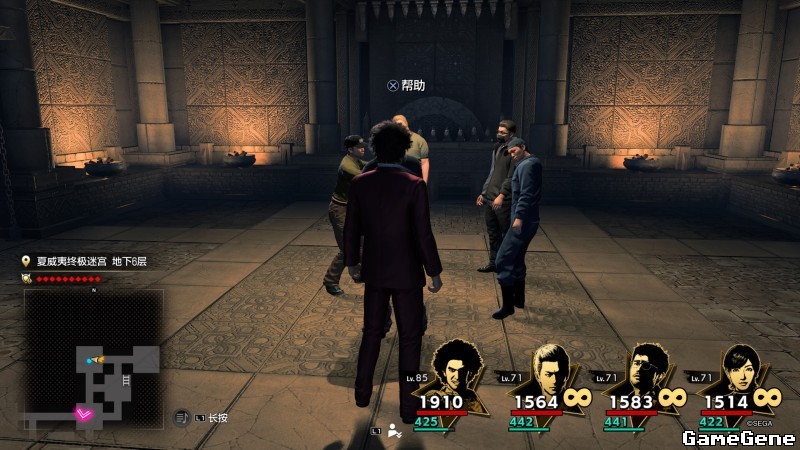Click the ladder marker on the minimap
Screen dimensions: 800x450
click(125, 381)
